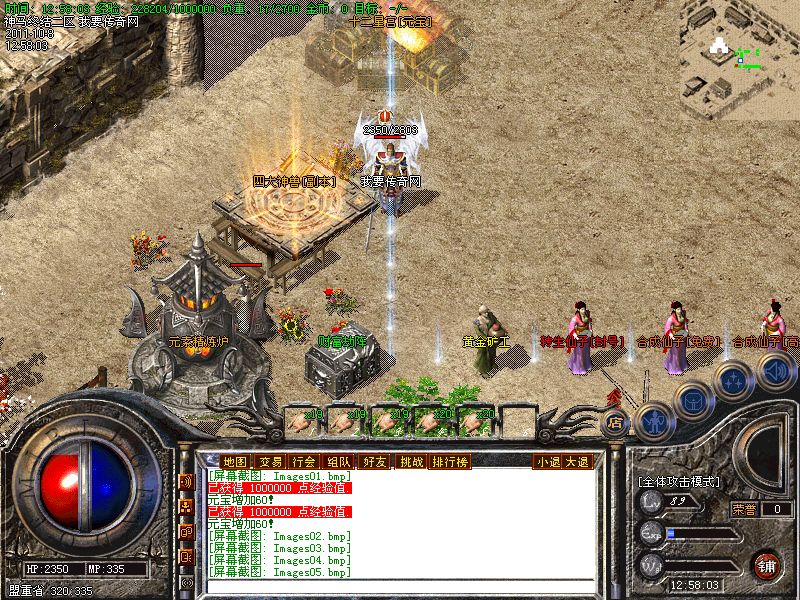Image resolution: width=800 pixels, height=600 pixels.
Task: Use the fifth meat quick slot
Action: [473, 420]
